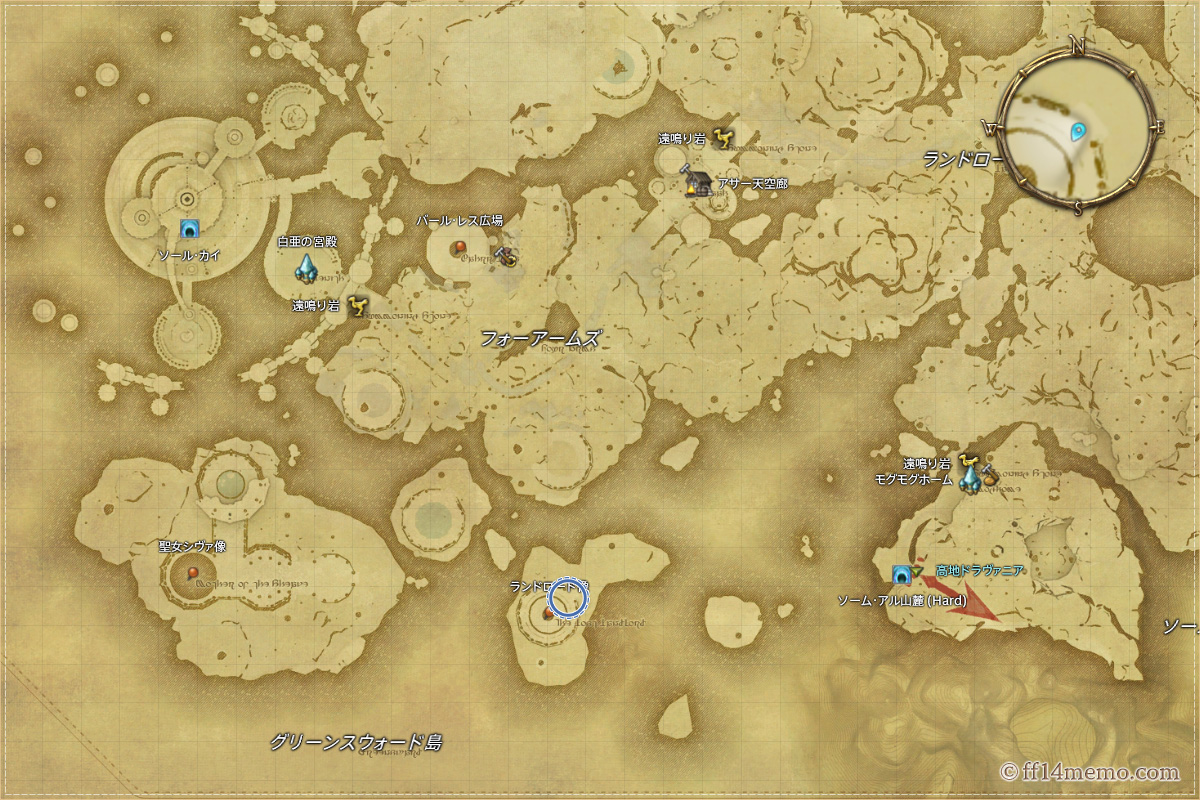The height and width of the screenshot is (800, 1200).
Task: Select the hammer marker beside パール・レス広場
Action: point(508,256)
